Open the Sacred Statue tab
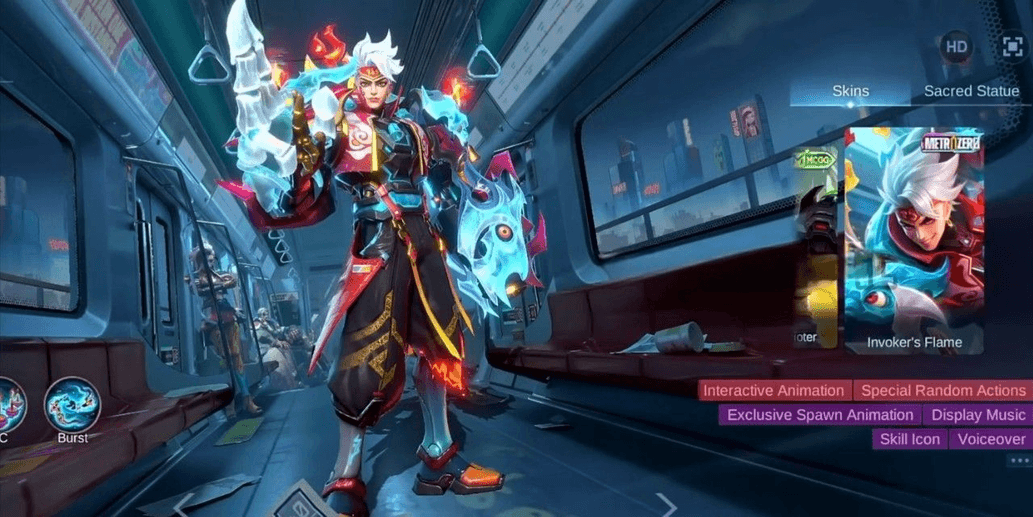The image size is (1033, 517). click(x=971, y=91)
